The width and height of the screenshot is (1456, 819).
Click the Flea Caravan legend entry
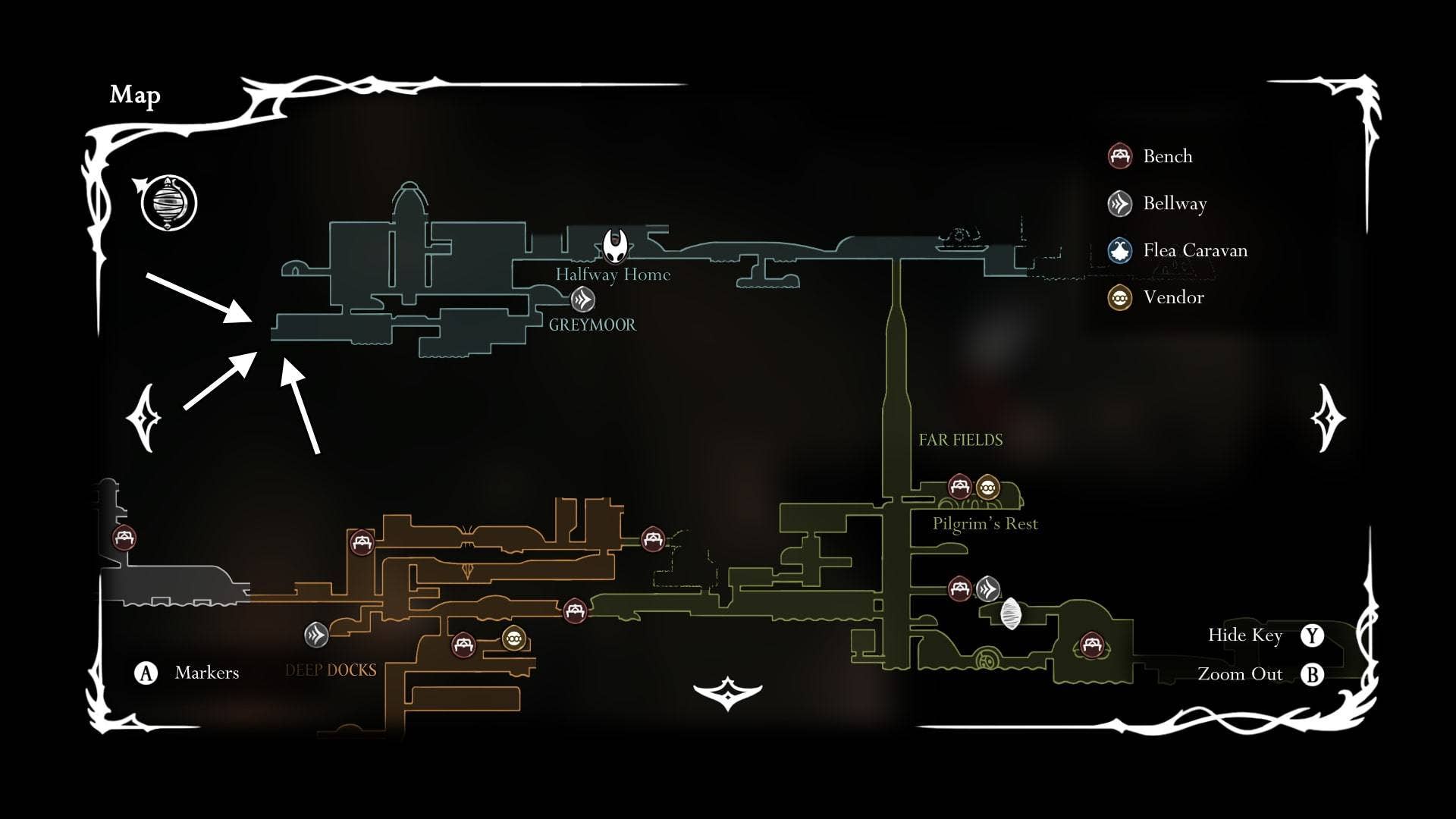click(1178, 250)
